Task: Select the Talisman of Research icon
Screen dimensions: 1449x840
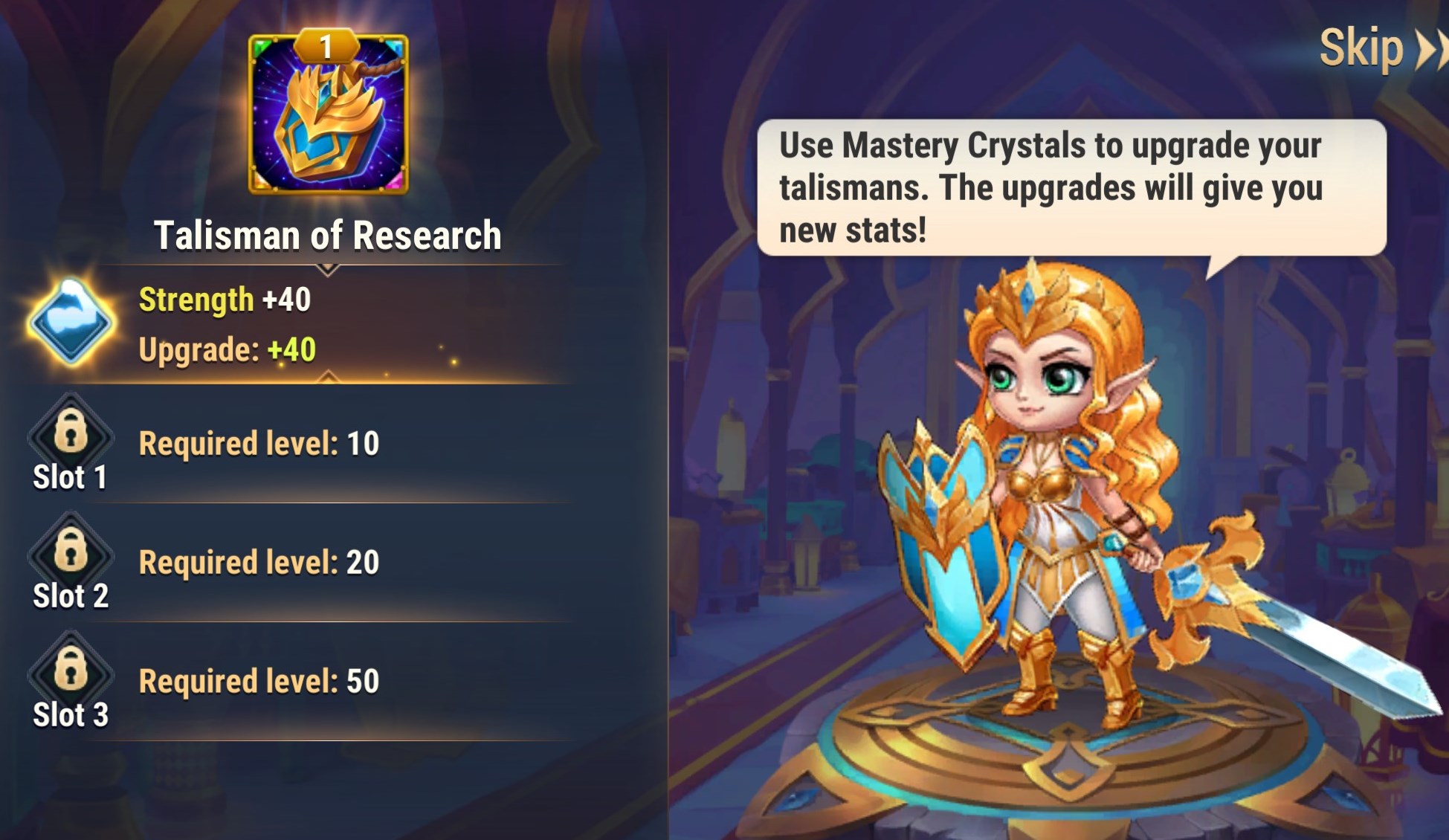Action: tap(328, 114)
